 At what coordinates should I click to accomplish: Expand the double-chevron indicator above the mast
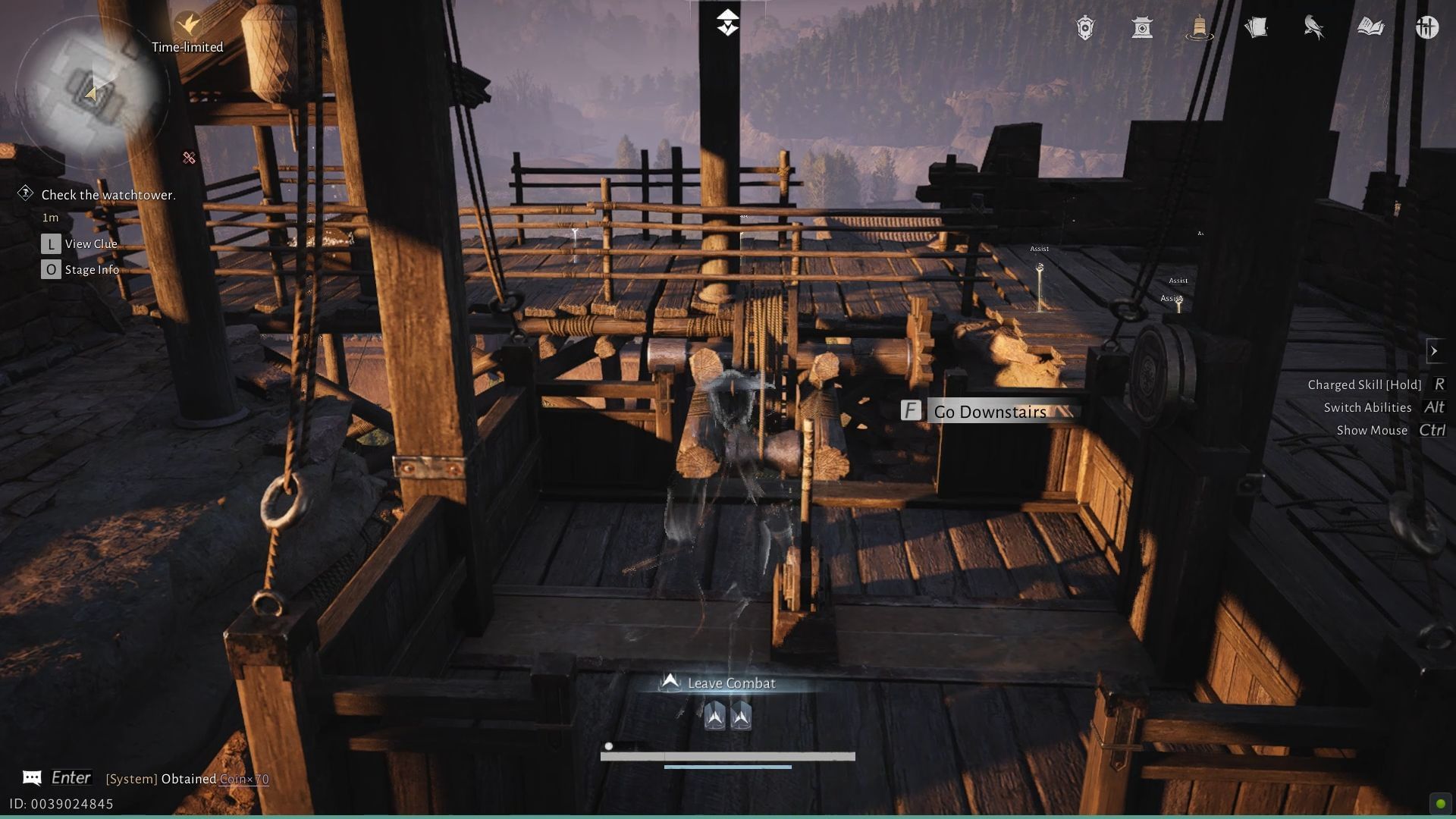[727, 23]
